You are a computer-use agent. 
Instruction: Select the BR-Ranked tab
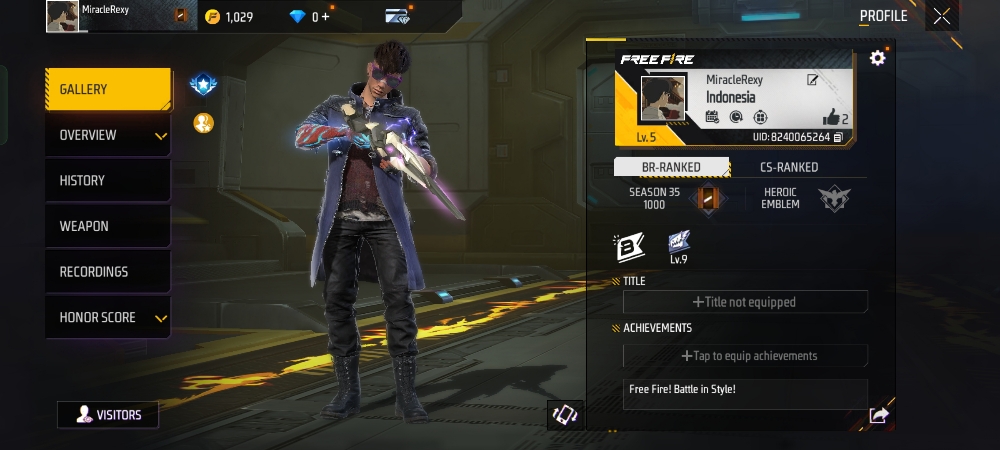pos(671,167)
